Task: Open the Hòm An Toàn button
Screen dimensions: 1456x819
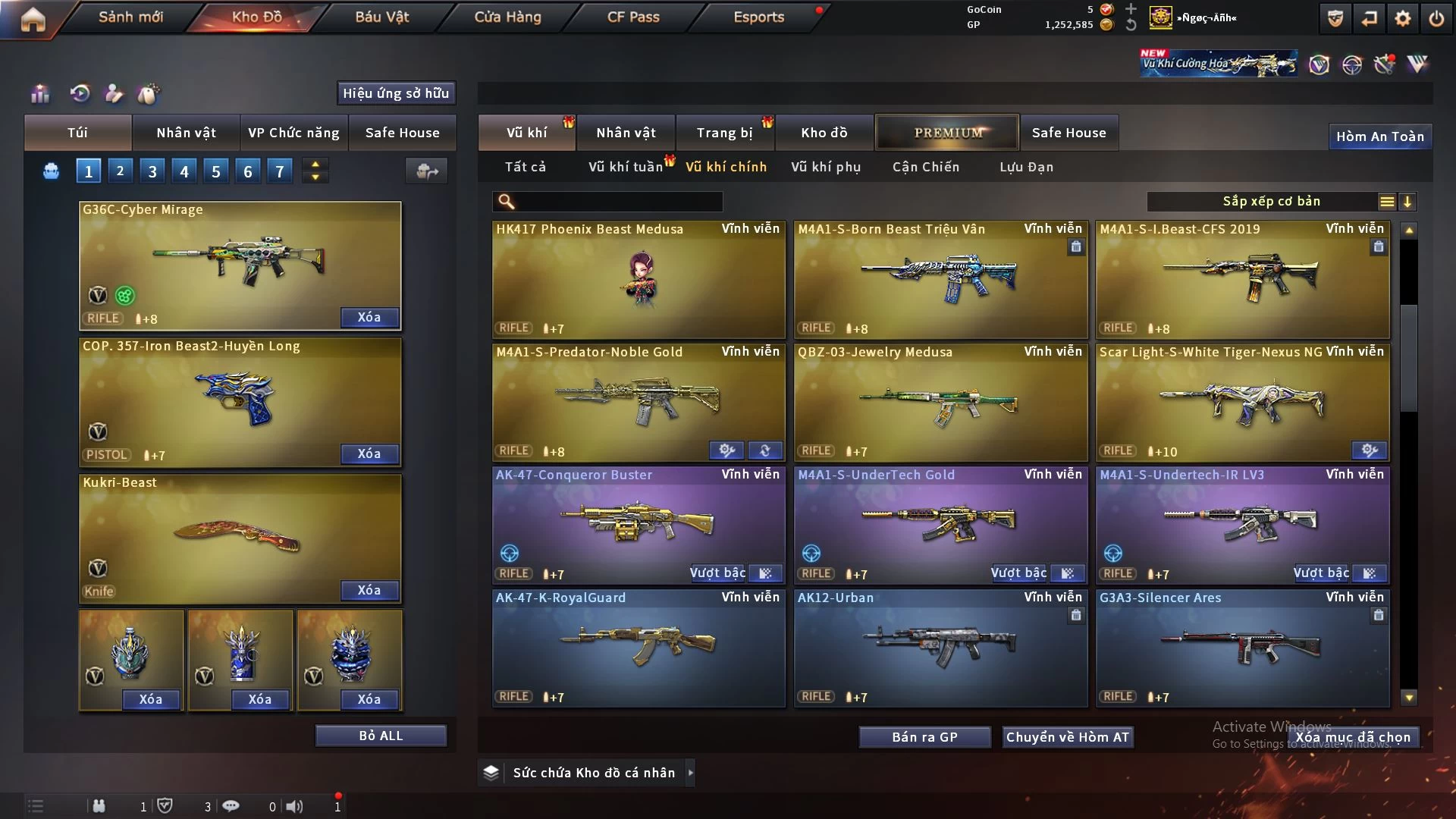Action: 1379,136
